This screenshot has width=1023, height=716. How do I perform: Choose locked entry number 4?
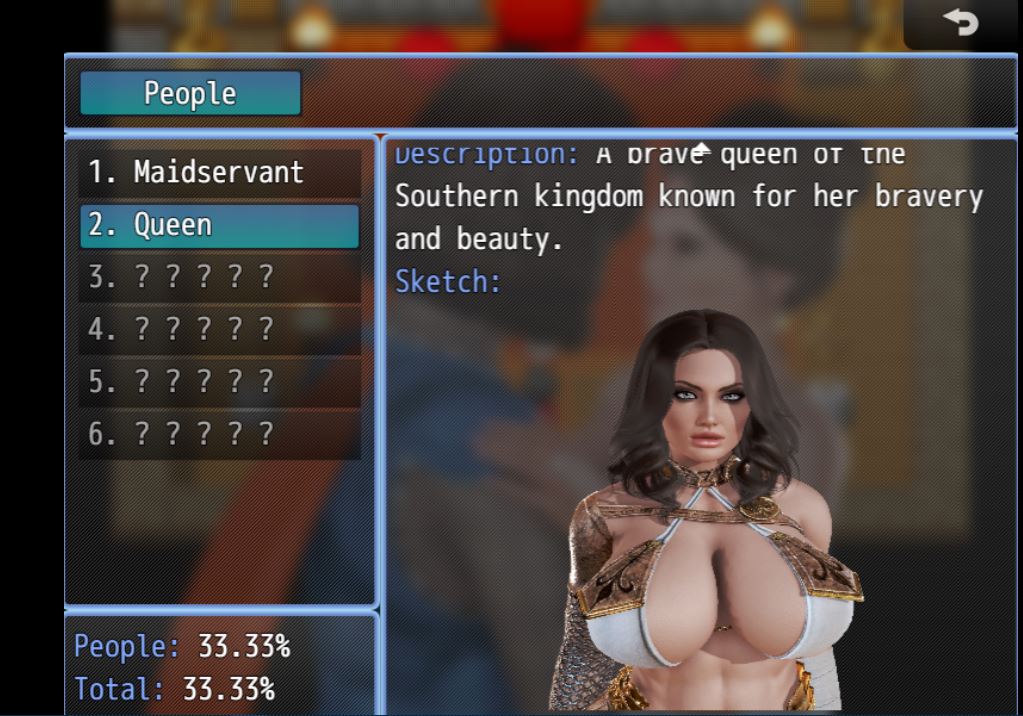219,330
